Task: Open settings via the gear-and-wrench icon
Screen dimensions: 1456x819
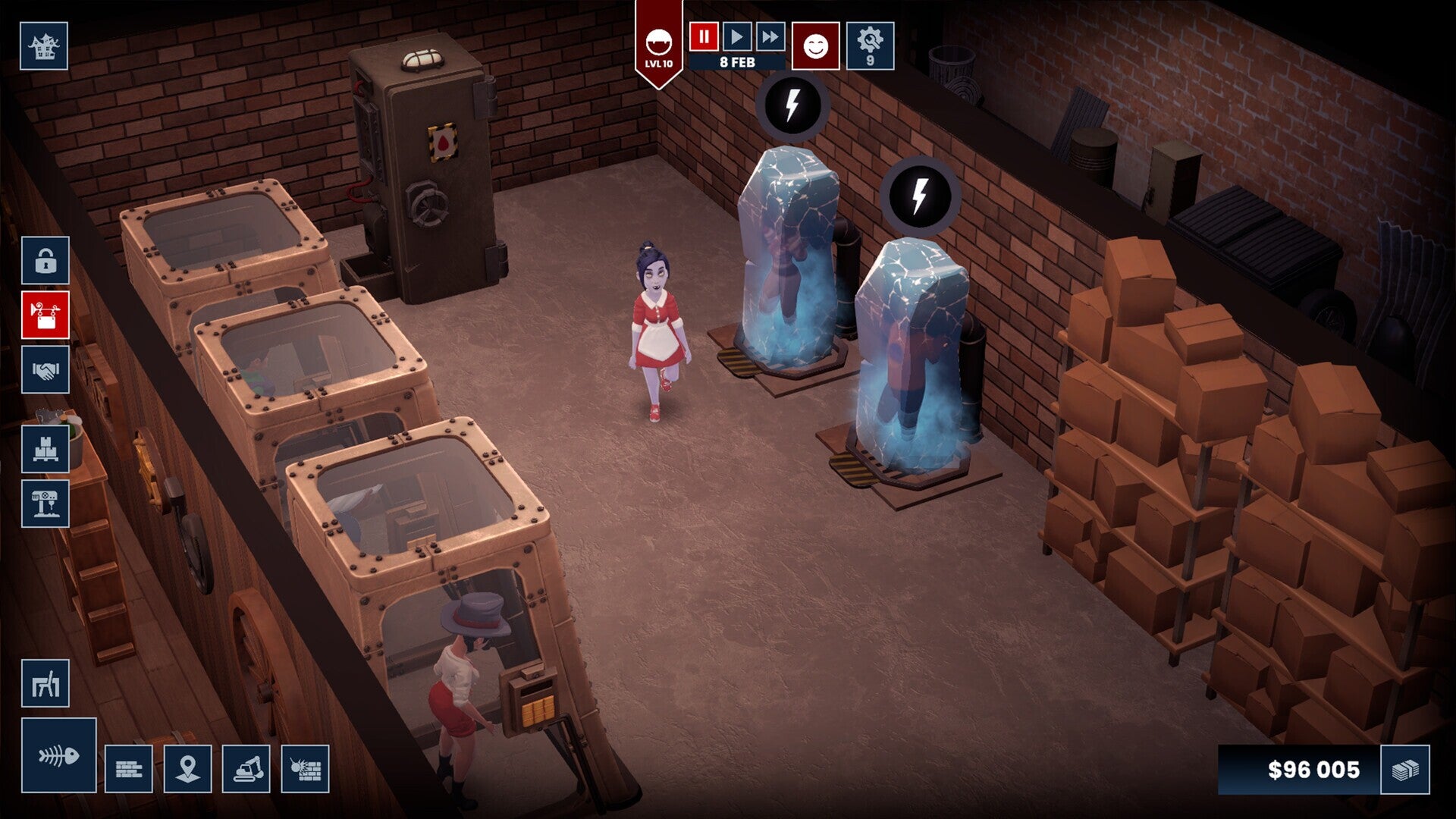Action: coord(870,44)
